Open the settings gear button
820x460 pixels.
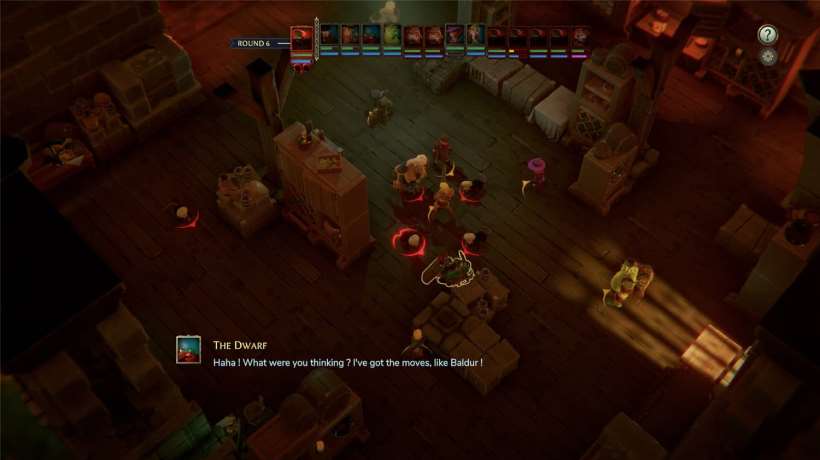point(768,56)
